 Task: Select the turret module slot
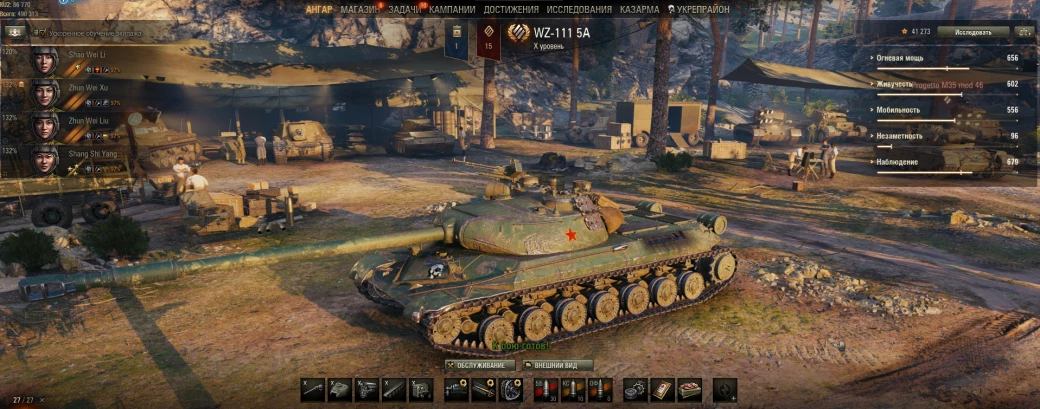point(340,390)
